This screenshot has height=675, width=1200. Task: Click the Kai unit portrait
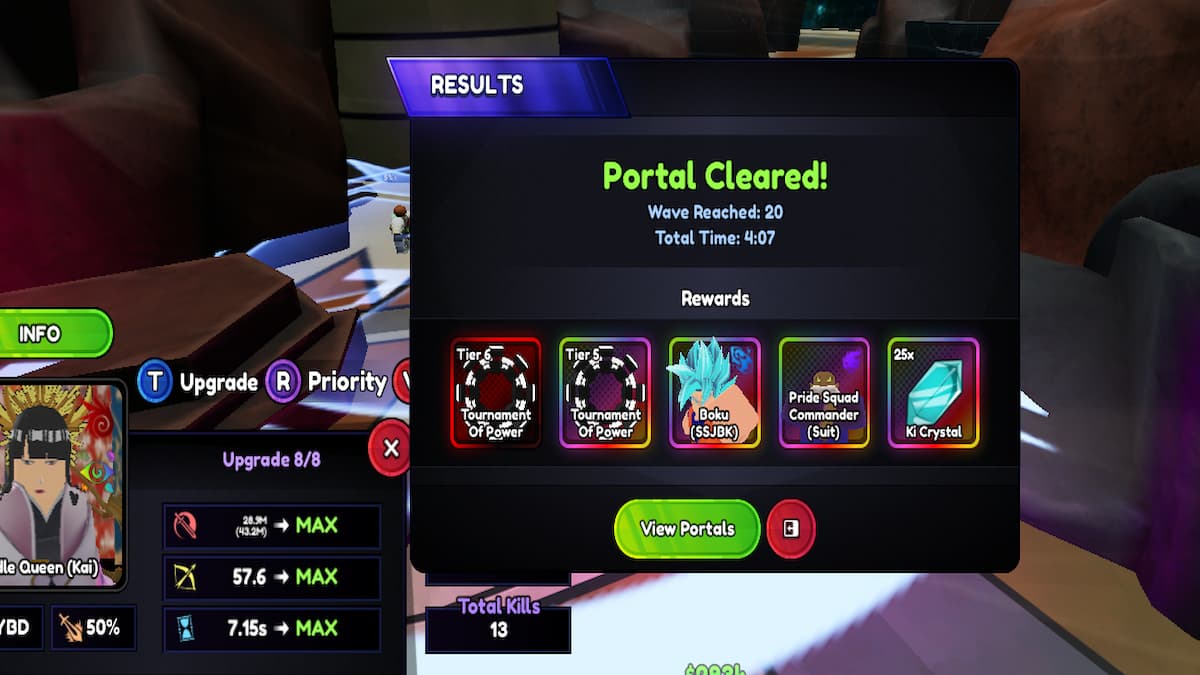click(62, 482)
